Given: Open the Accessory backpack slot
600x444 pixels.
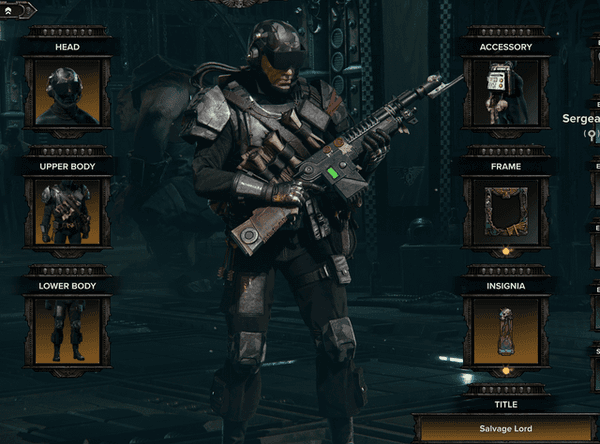Looking at the screenshot, I should pyautogui.click(x=506, y=93).
